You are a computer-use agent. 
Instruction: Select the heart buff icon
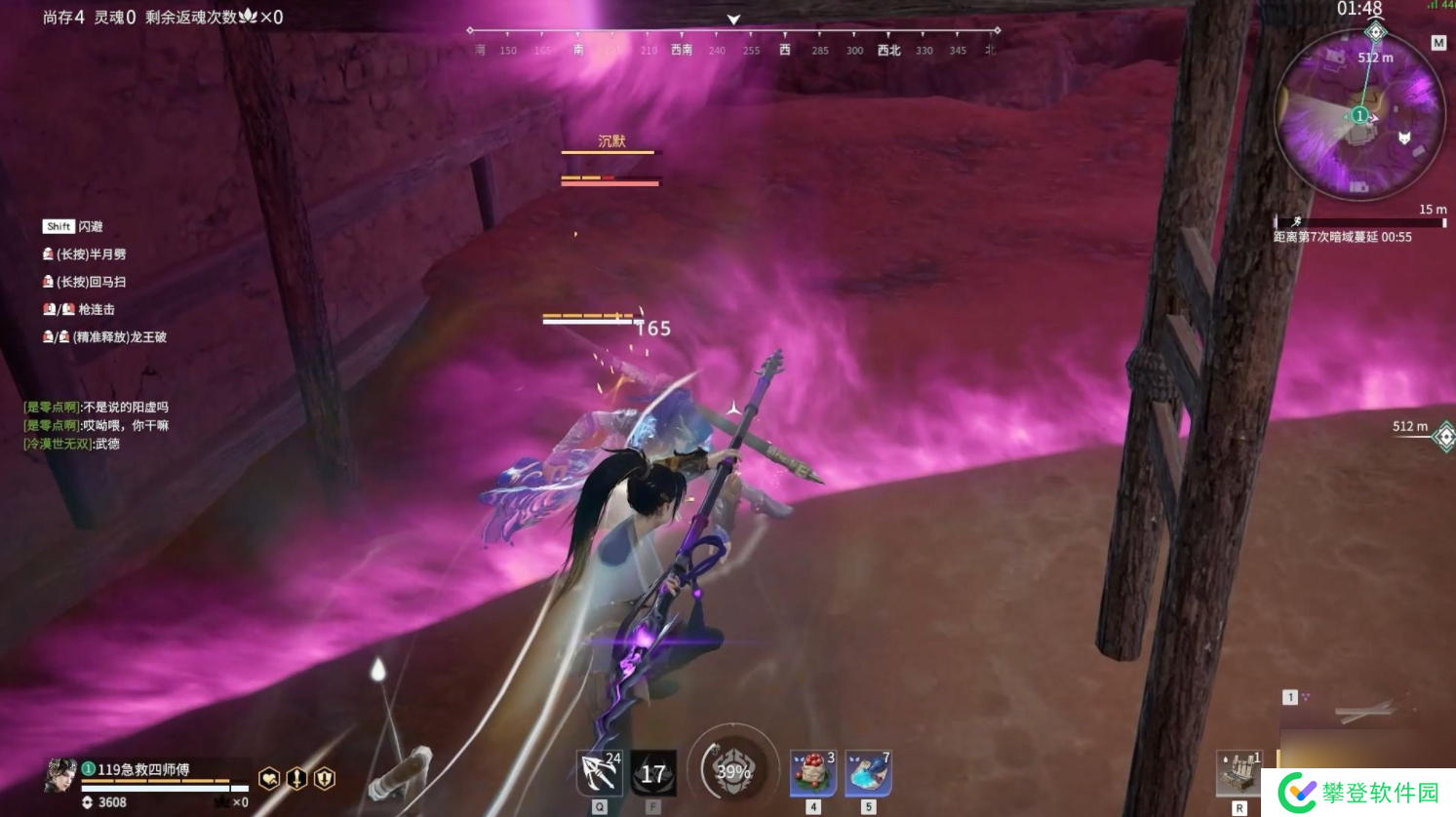click(269, 778)
